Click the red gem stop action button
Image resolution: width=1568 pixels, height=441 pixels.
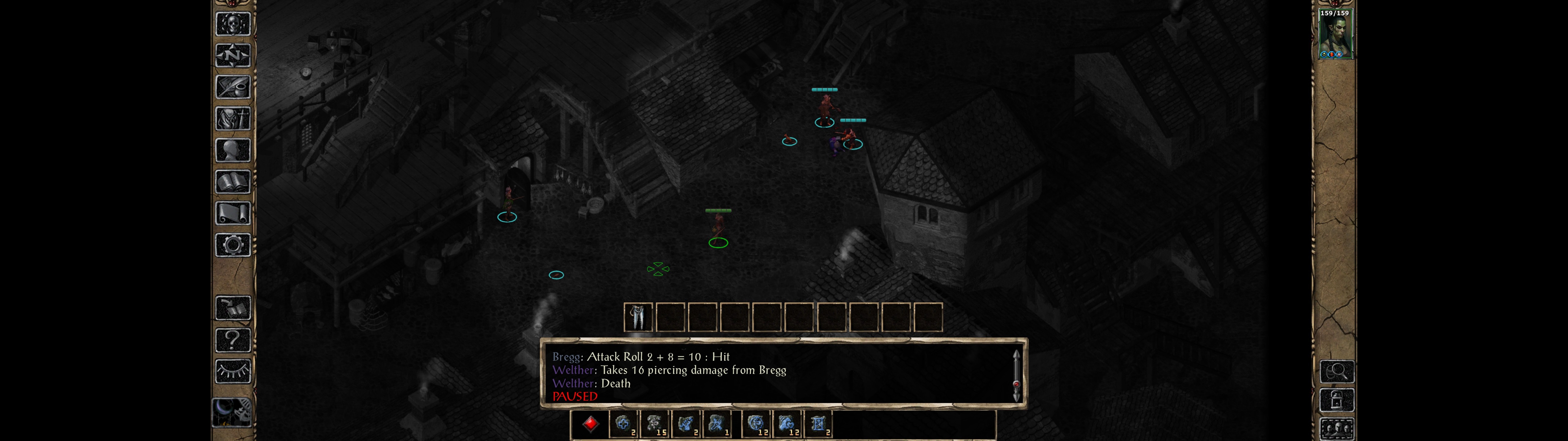pos(590,424)
